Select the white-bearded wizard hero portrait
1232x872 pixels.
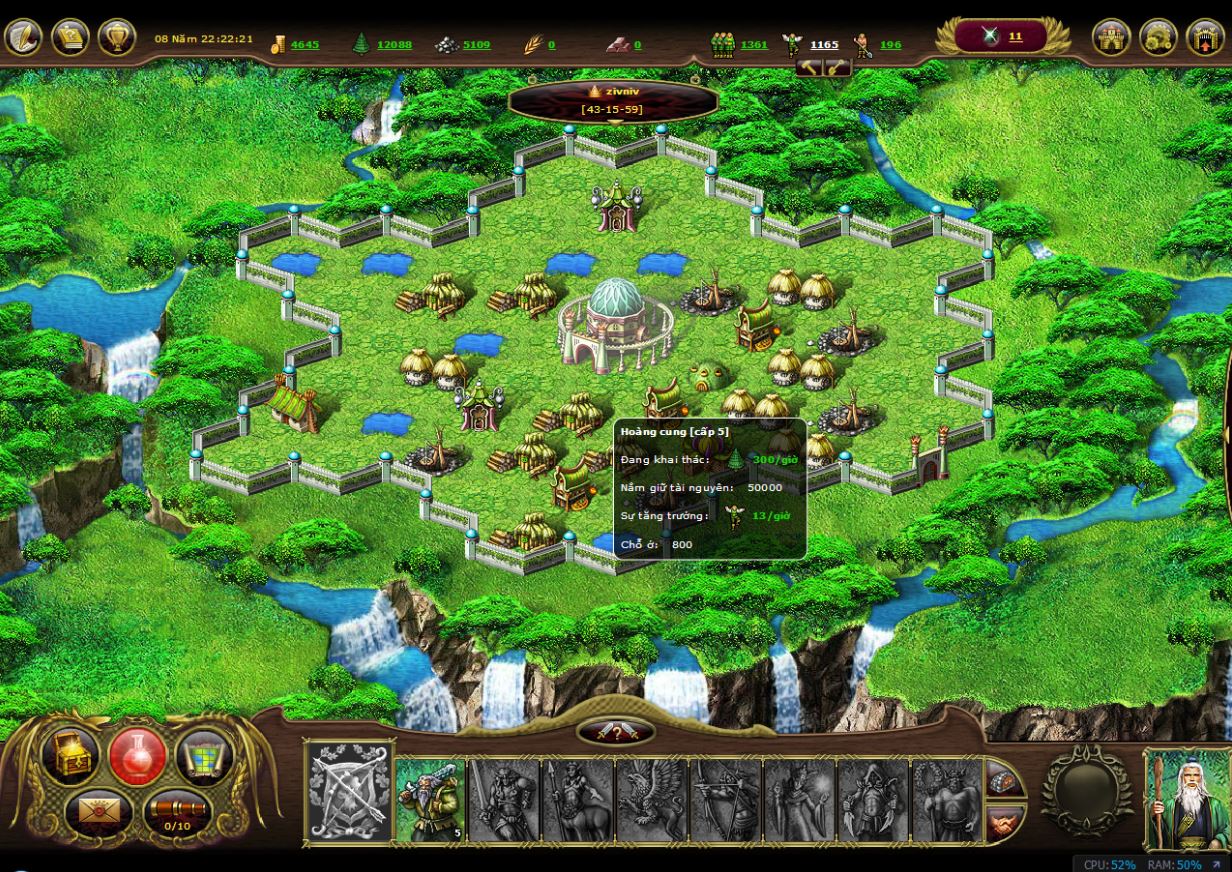tap(1187, 799)
